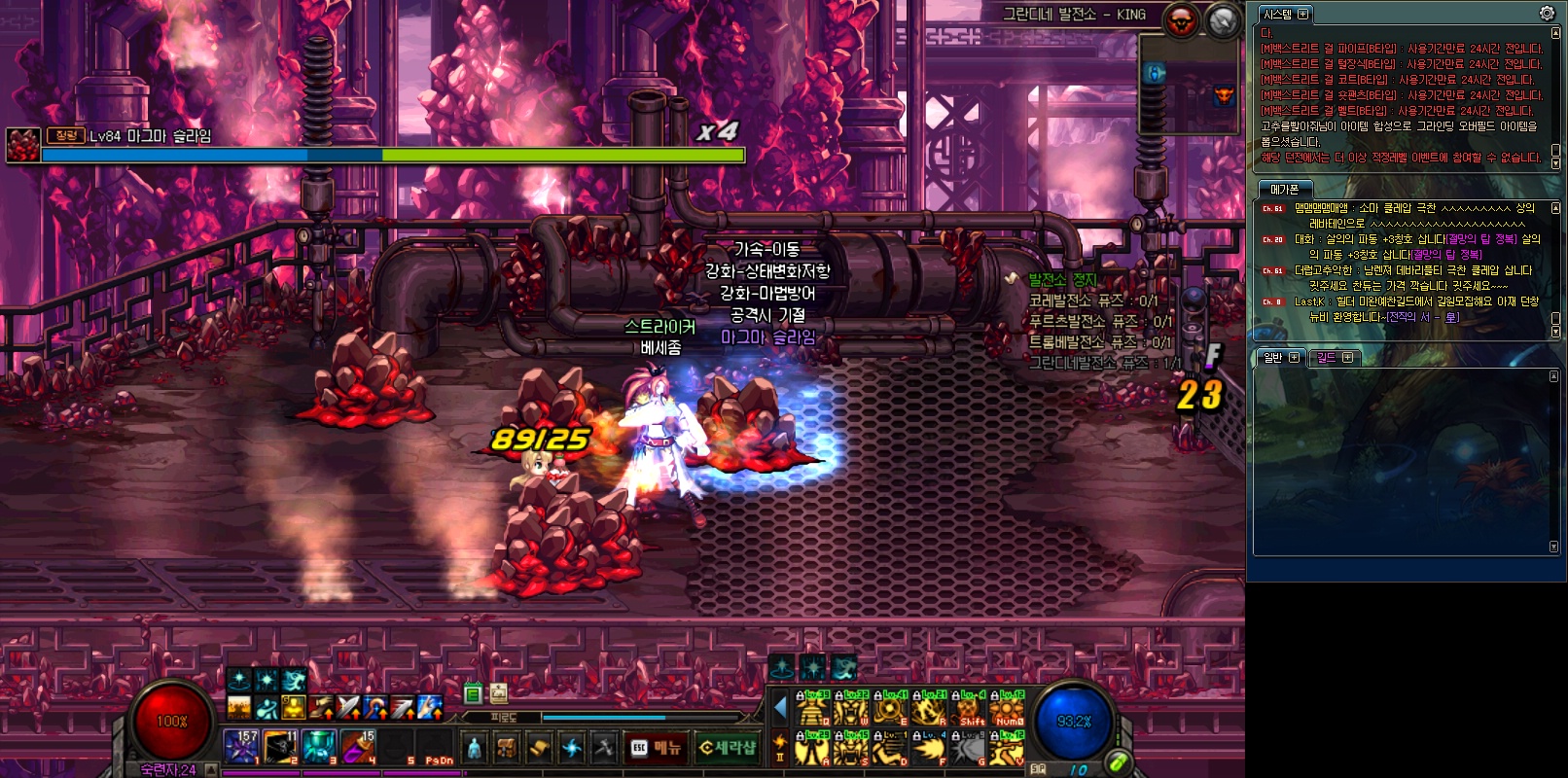Open chat settings gear icon
This screenshot has height=778, width=1568.
(x=1547, y=14)
